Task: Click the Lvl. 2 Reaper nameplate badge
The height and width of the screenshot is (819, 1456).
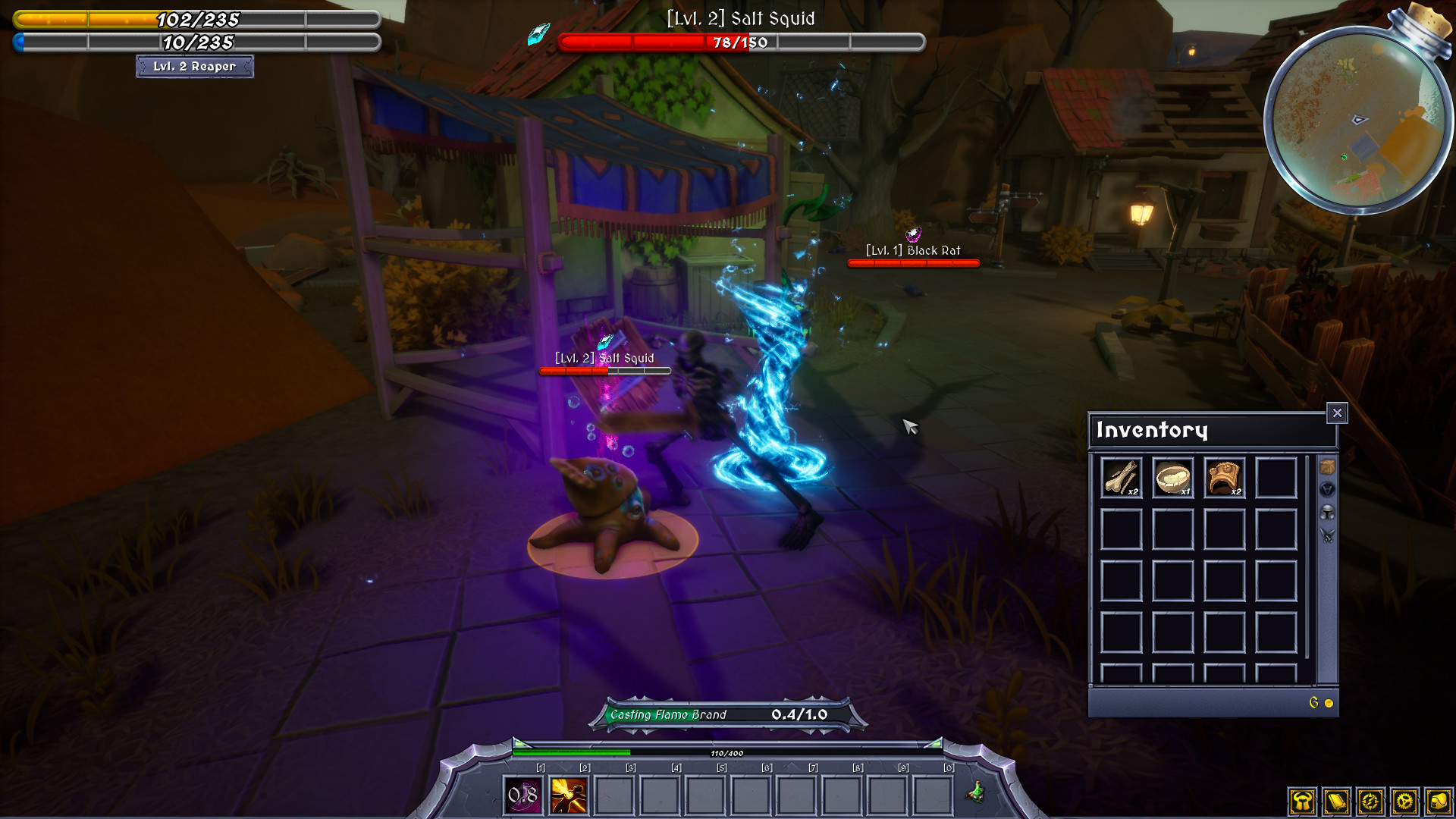Action: point(195,67)
